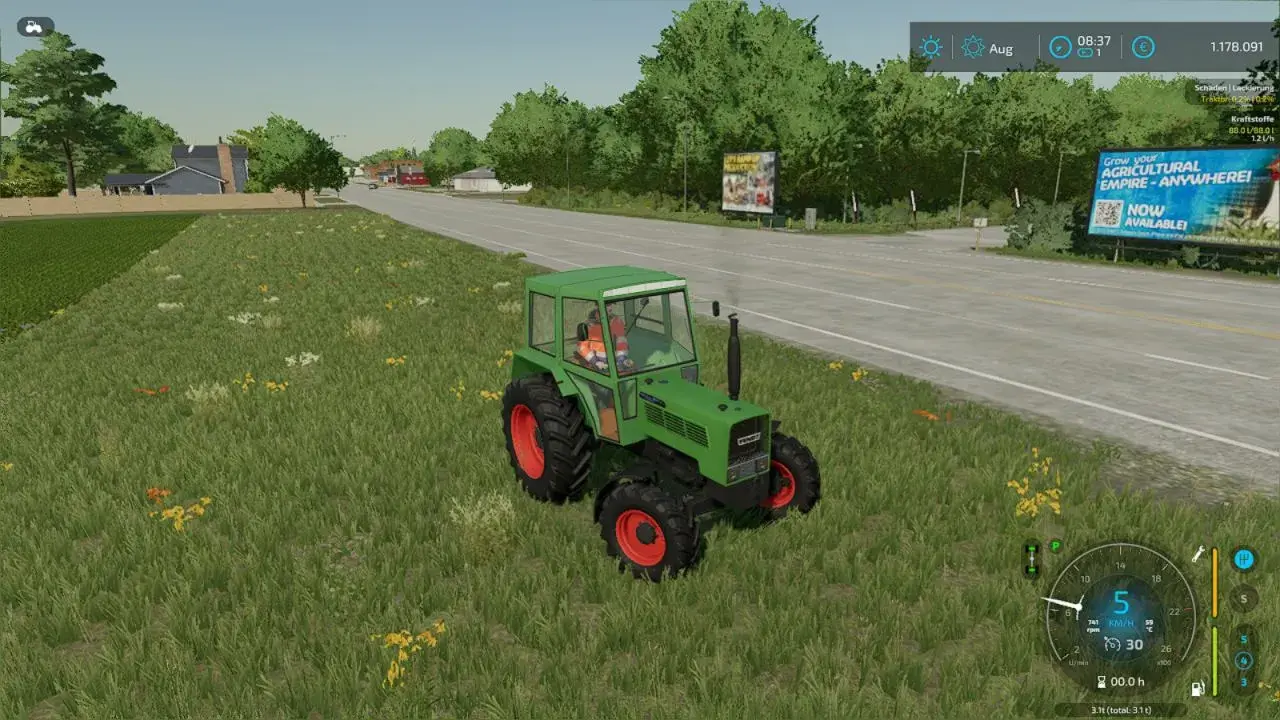Viewport: 1280px width, 720px height.
Task: Click the weather forecast sun icon
Action: (x=973, y=47)
